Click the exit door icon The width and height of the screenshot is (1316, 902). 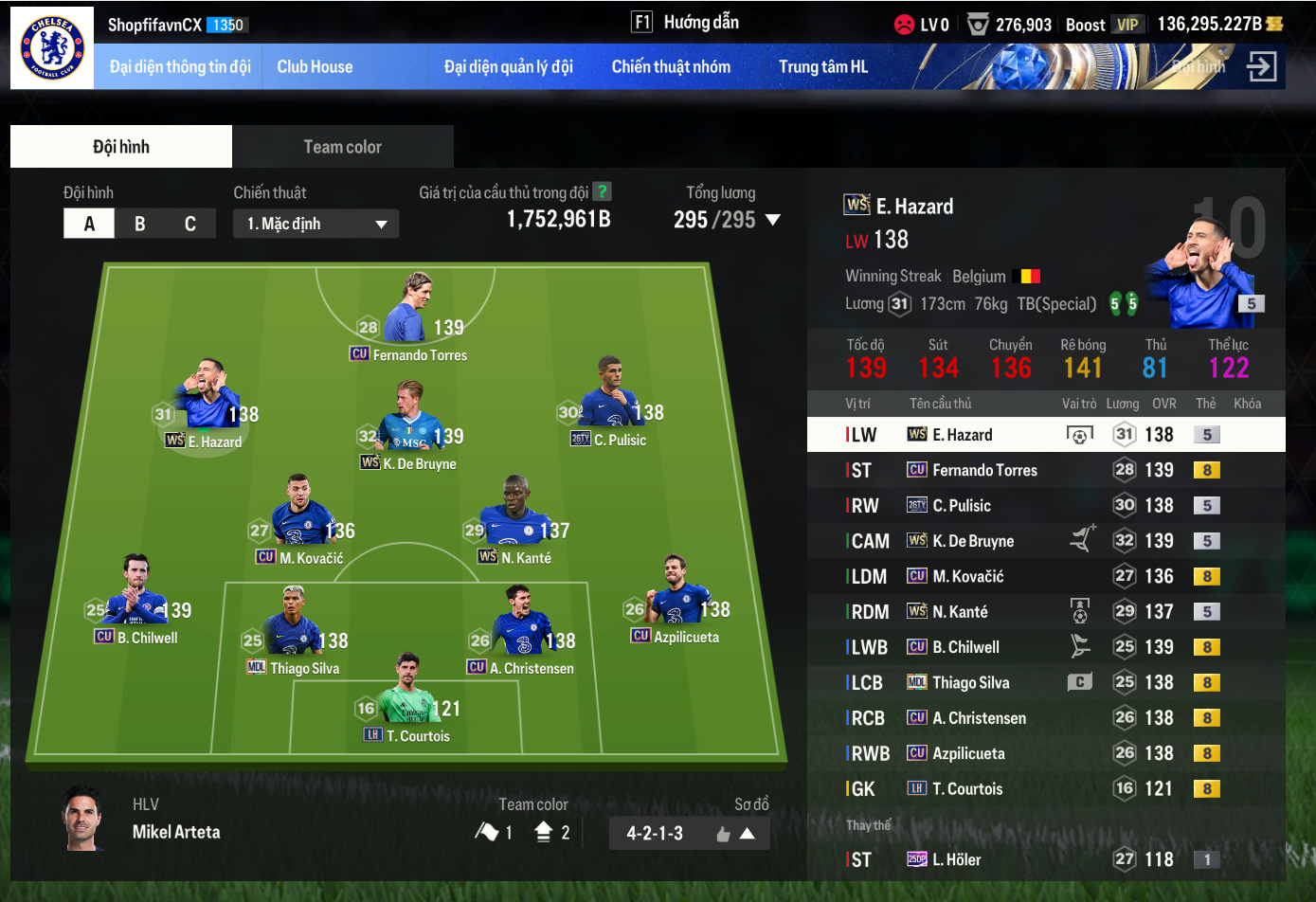click(1262, 66)
